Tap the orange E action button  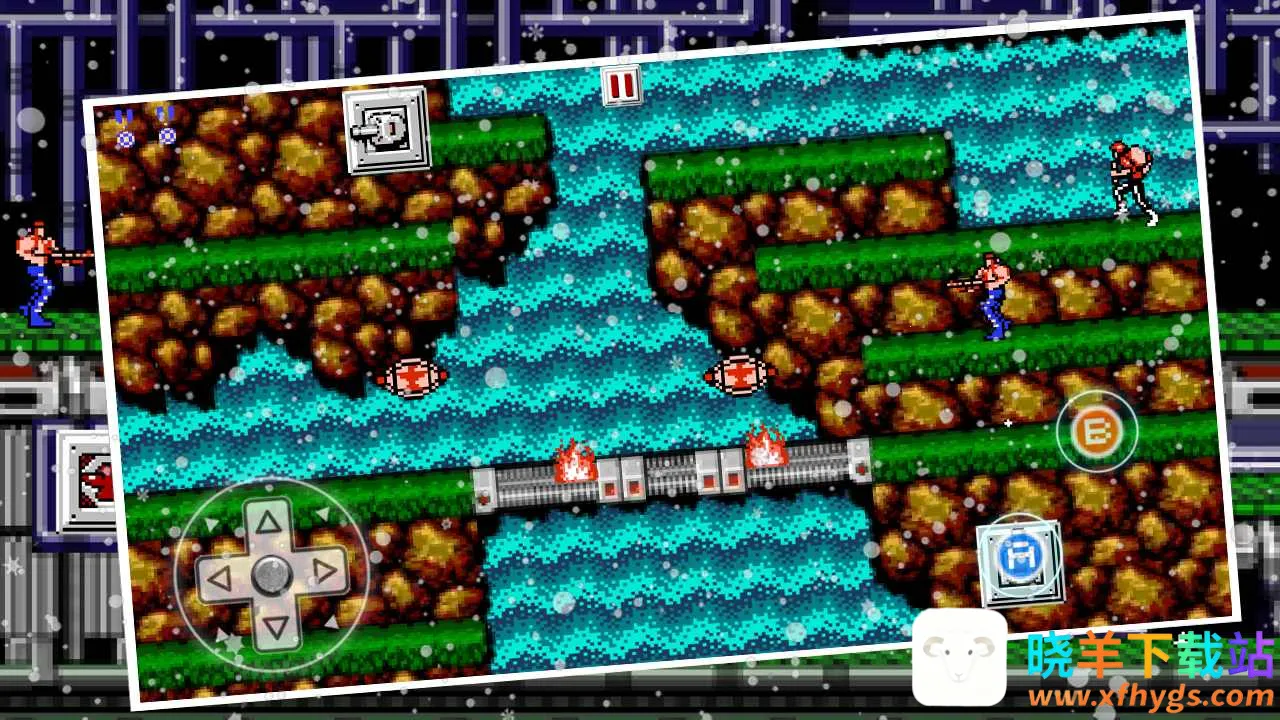coord(1096,432)
